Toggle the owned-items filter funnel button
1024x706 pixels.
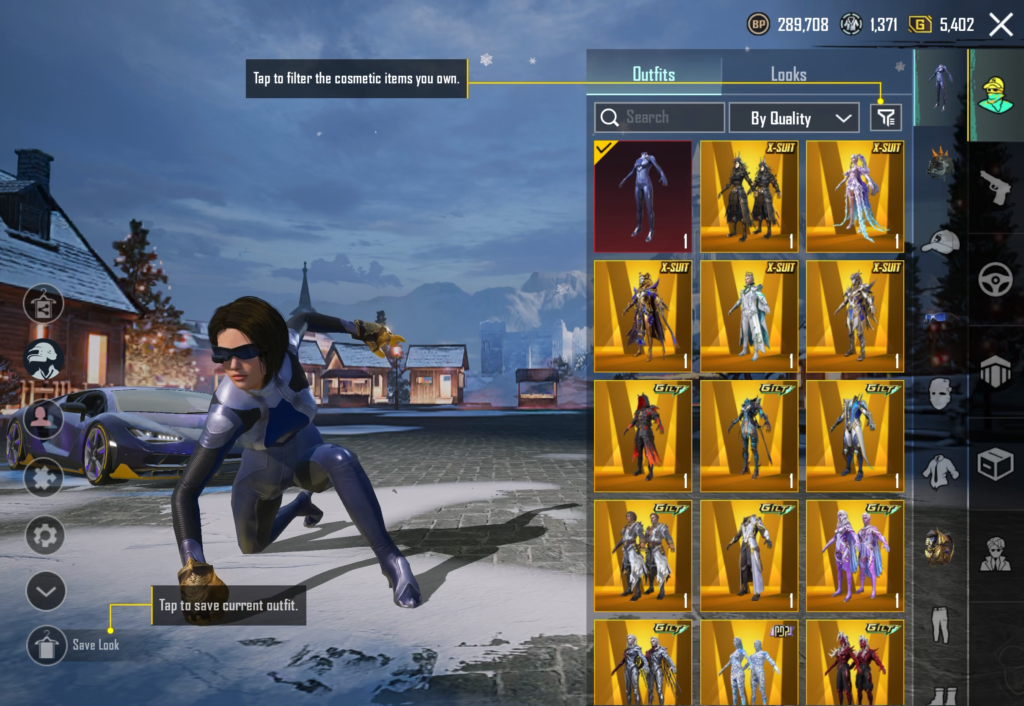point(886,118)
